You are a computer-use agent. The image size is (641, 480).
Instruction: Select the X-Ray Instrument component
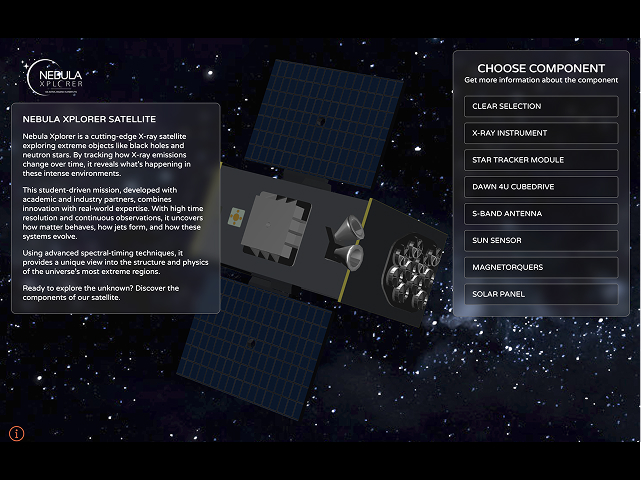[x=541, y=133]
